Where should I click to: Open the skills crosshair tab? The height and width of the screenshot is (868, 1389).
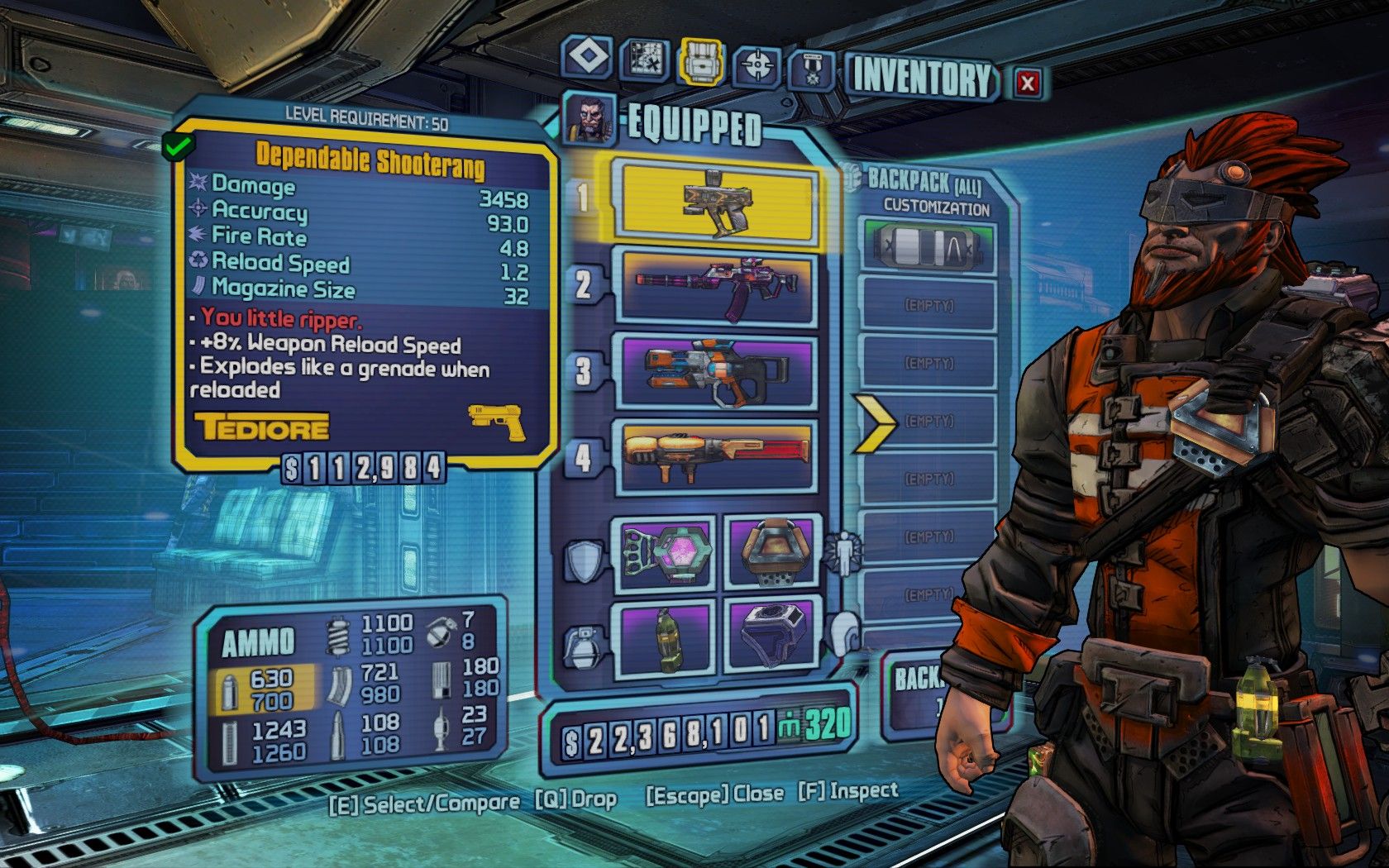pos(757,64)
